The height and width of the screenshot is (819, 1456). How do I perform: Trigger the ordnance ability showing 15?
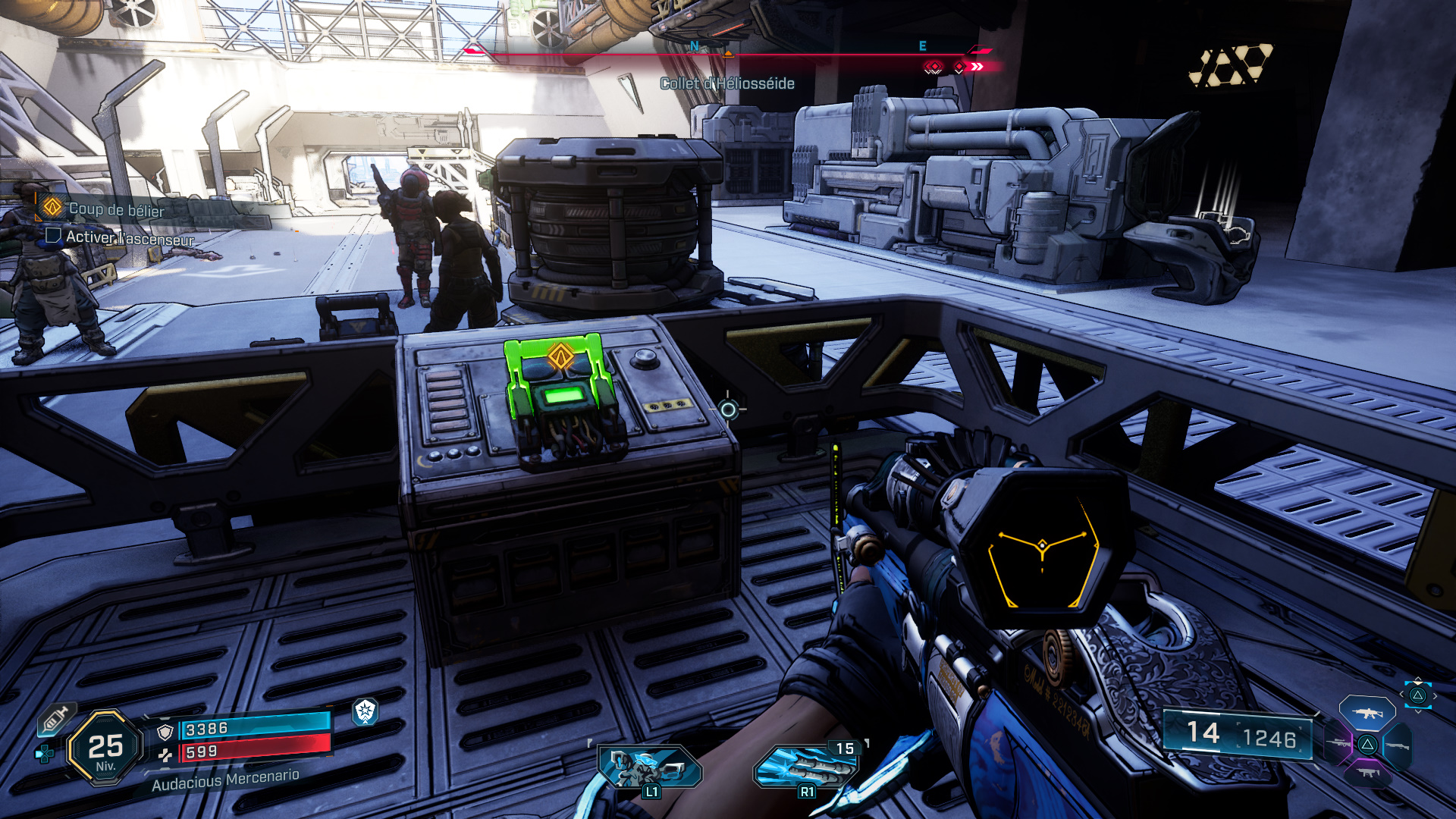tap(806, 767)
